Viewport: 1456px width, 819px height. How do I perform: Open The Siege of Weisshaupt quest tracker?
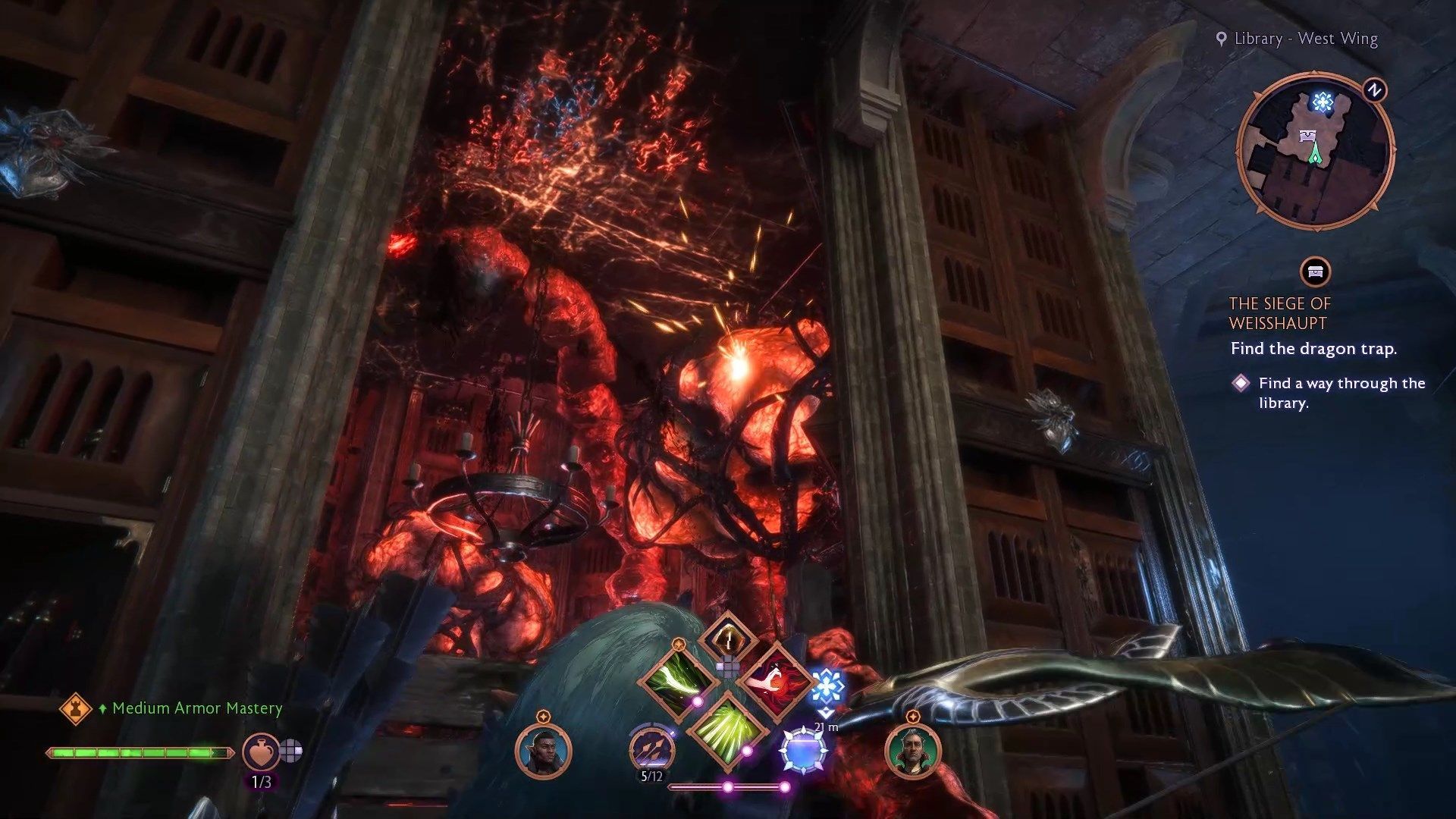(1279, 313)
